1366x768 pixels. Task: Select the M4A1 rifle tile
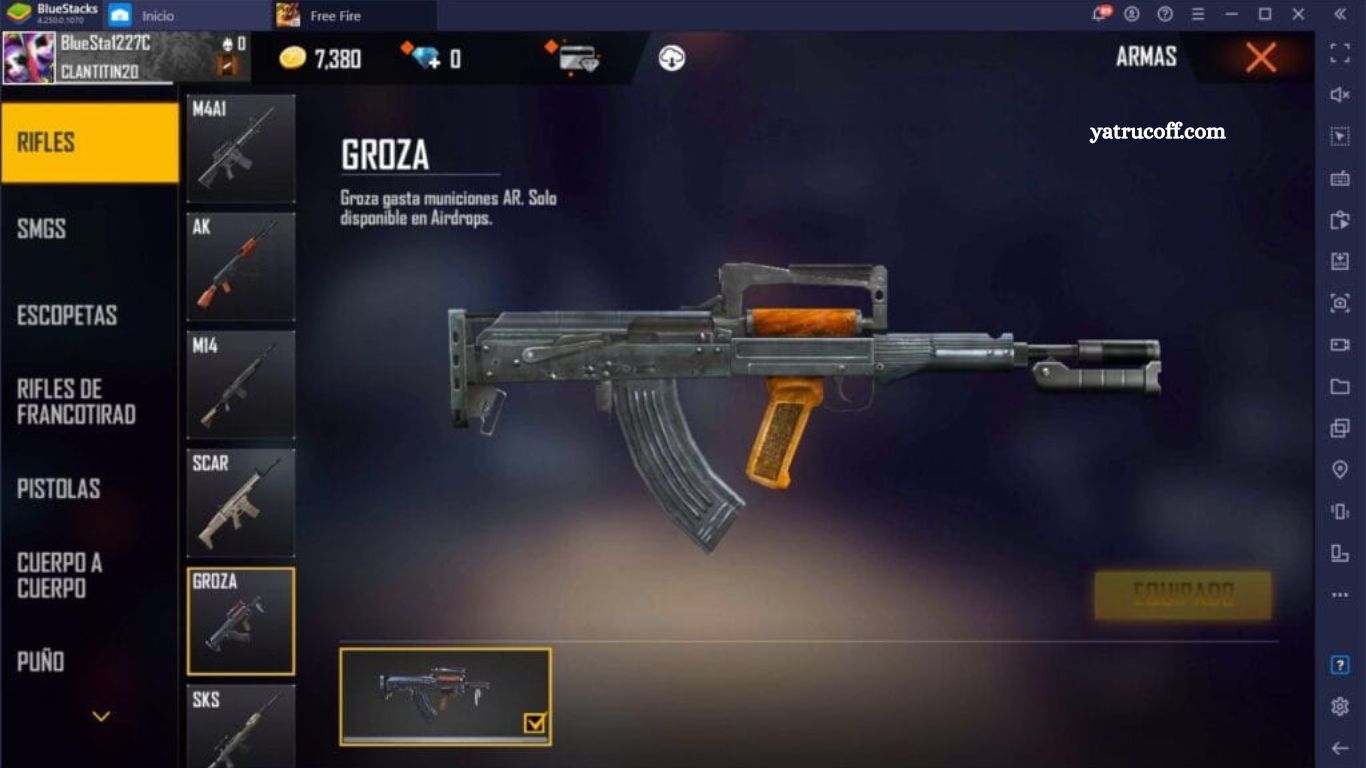point(241,149)
